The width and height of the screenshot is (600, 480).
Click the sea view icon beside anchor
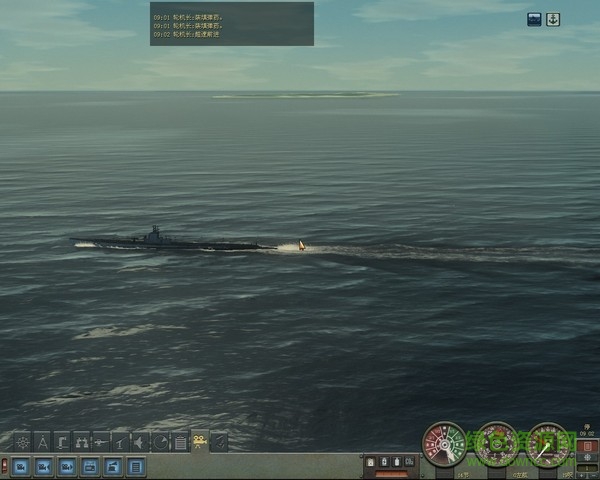click(x=535, y=19)
